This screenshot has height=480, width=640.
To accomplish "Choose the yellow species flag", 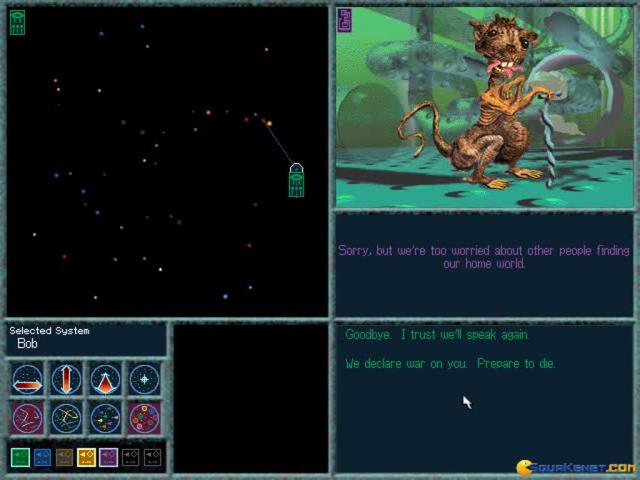I will tap(86, 457).
